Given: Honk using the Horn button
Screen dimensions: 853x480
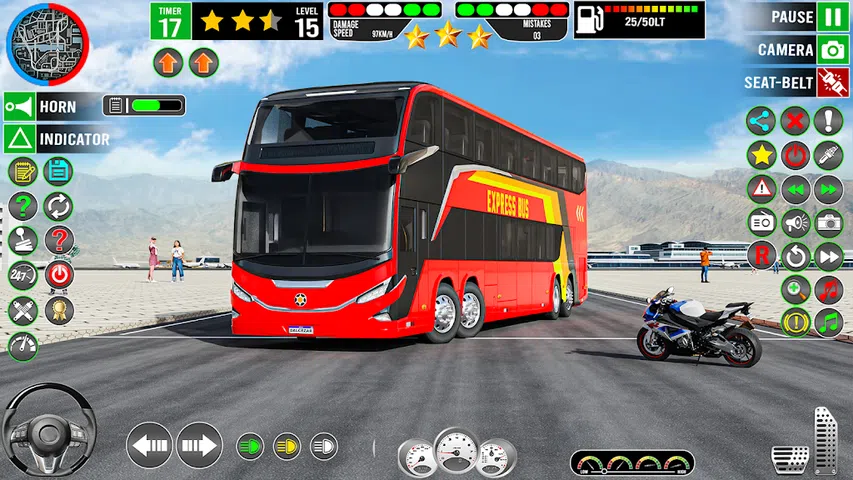Looking at the screenshot, I should pos(20,106).
